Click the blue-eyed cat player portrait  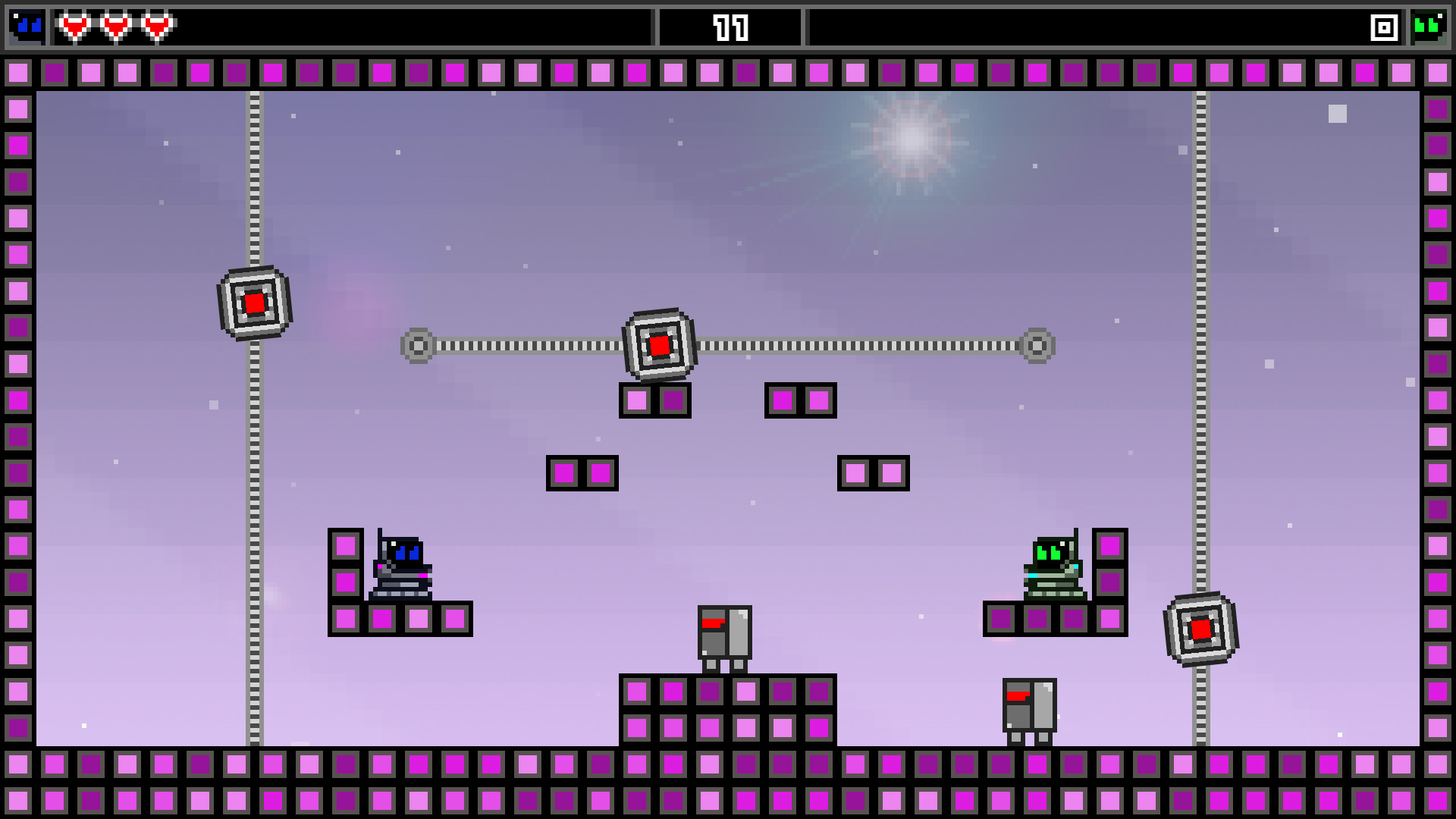pyautogui.click(x=27, y=27)
